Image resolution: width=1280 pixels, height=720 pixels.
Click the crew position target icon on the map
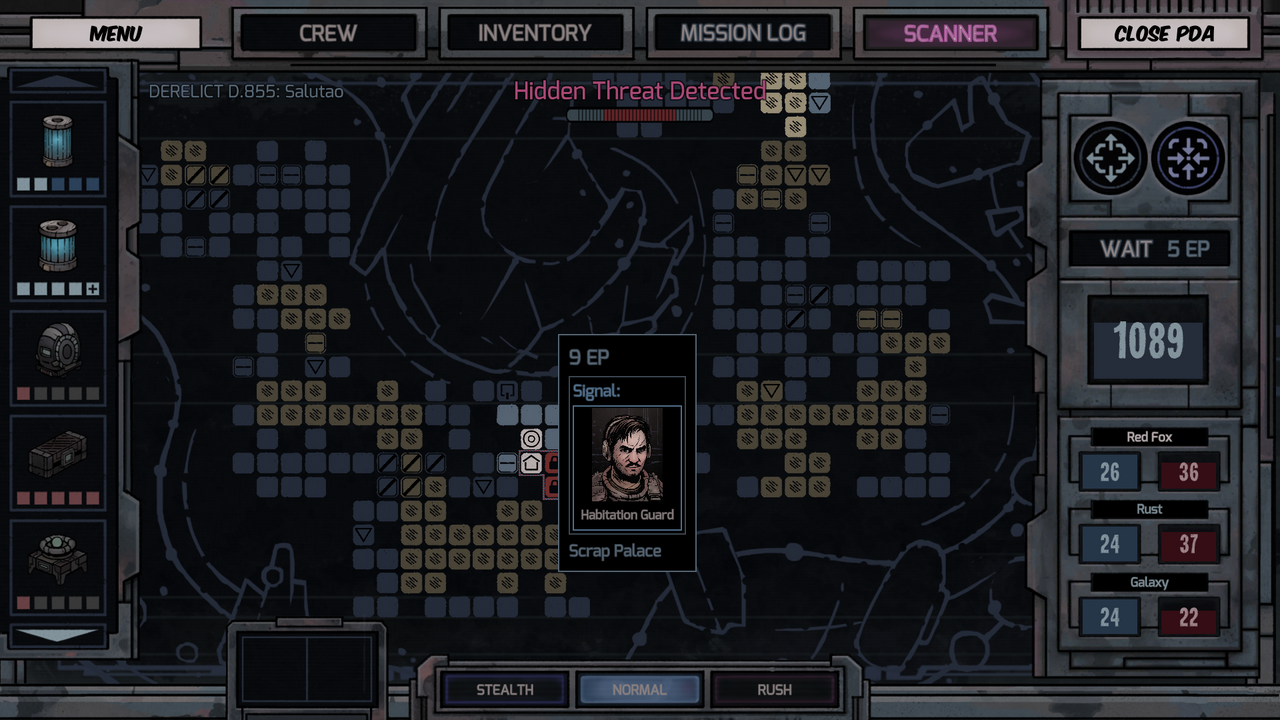click(529, 437)
